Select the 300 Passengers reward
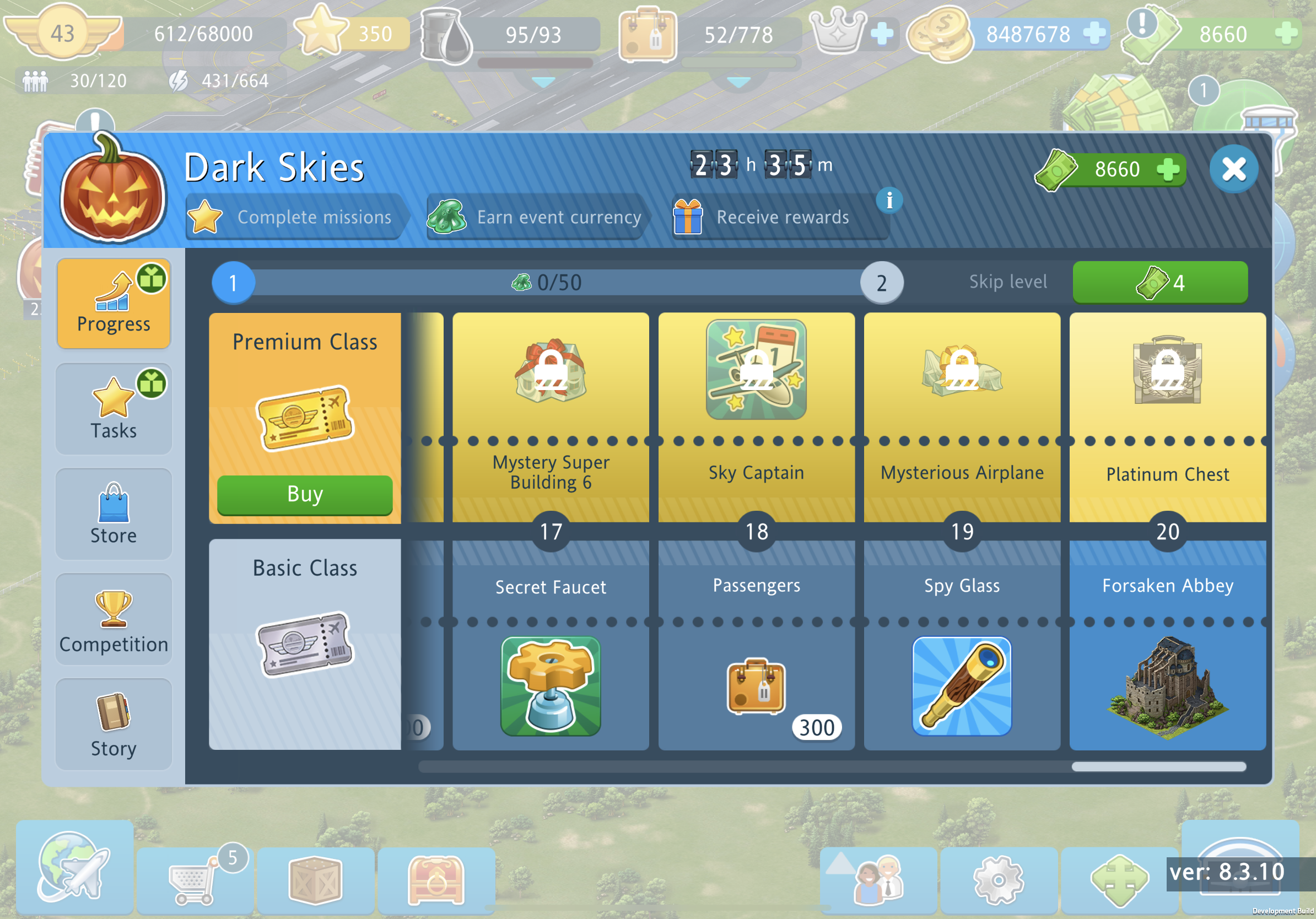1316x919 pixels. pyautogui.click(x=756, y=686)
